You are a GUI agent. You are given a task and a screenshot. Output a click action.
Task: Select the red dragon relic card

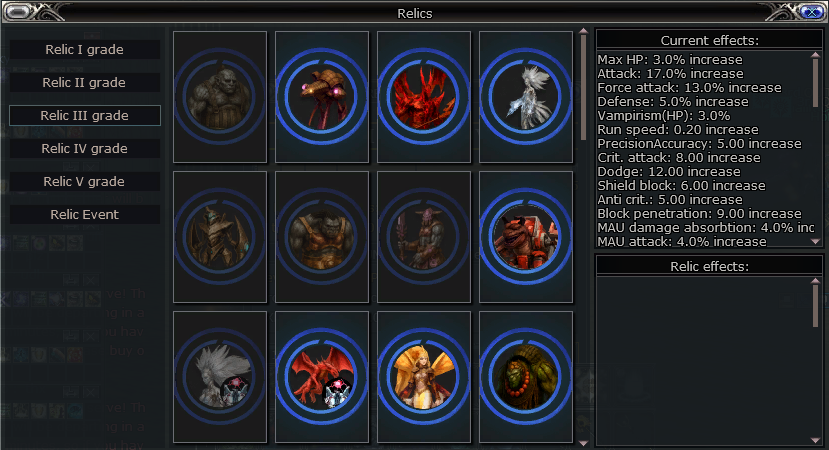(x=322, y=377)
